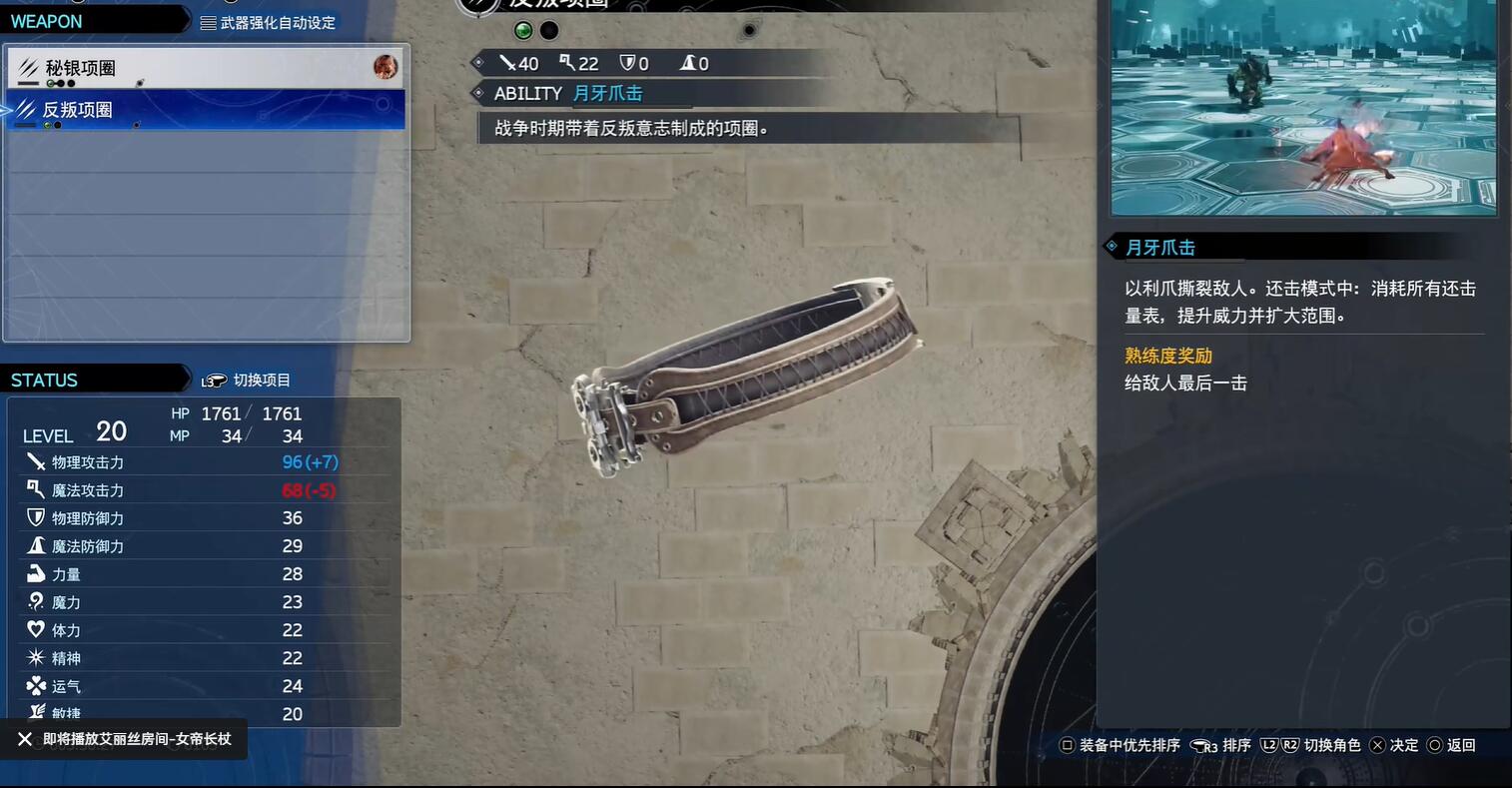Image resolution: width=1512 pixels, height=788 pixels.
Task: Click the shield icon for 物理防御力
Action: pyautogui.click(x=34, y=517)
